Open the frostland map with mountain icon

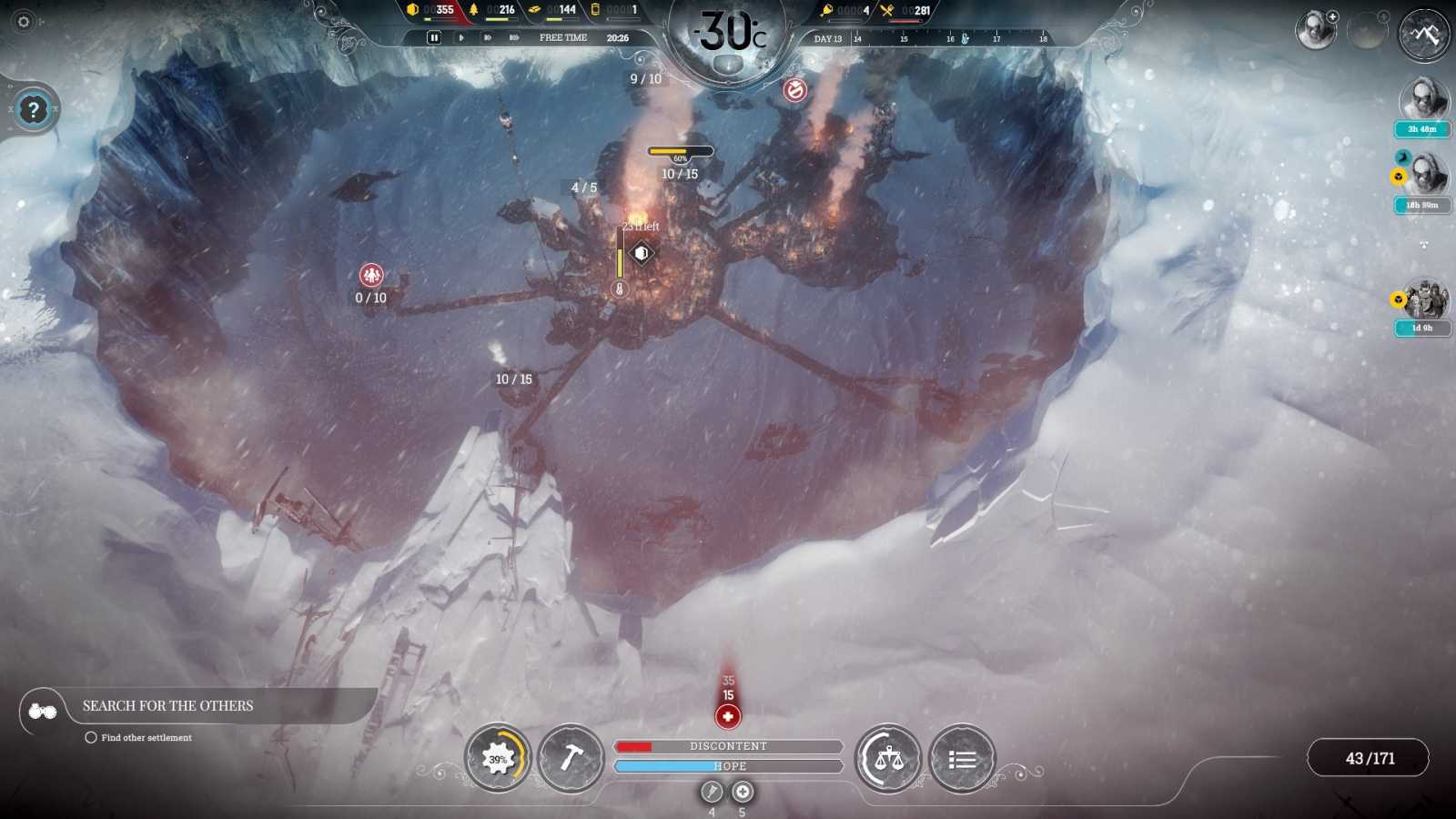[1424, 35]
